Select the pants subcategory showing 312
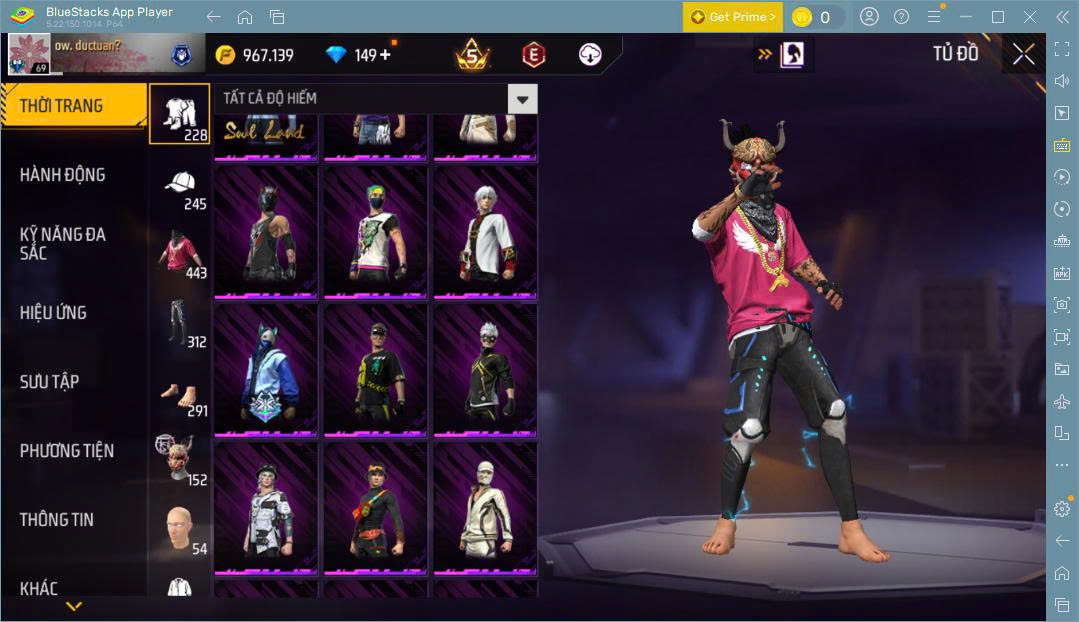This screenshot has width=1079, height=622. coord(180,327)
